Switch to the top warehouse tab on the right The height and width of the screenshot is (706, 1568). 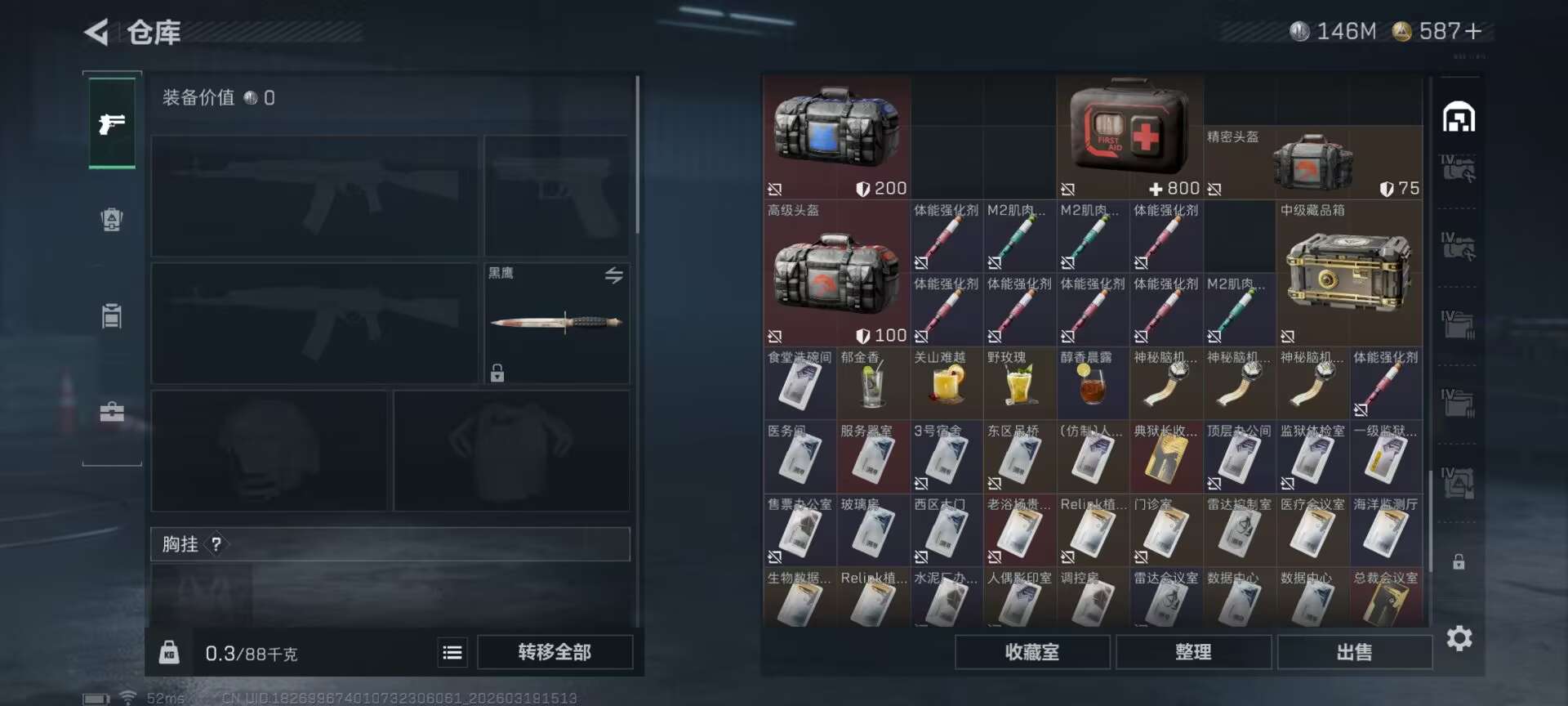click(x=1460, y=118)
